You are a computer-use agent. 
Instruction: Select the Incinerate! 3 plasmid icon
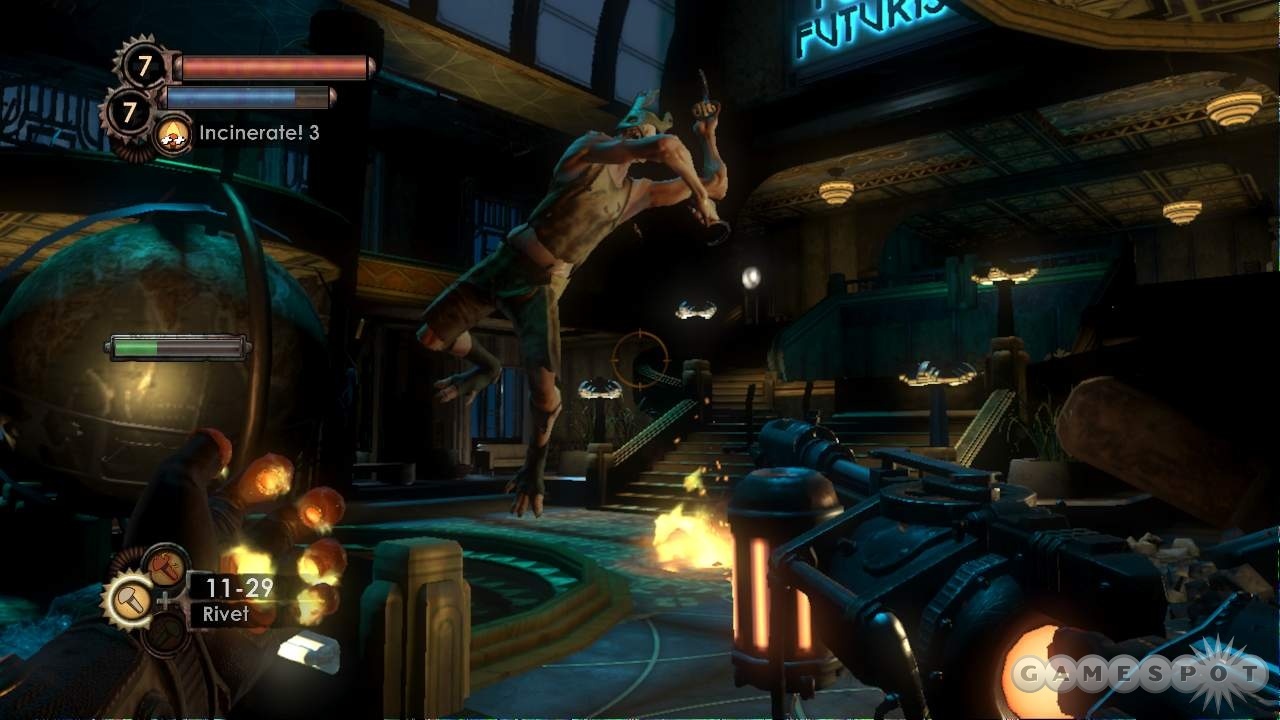[173, 133]
